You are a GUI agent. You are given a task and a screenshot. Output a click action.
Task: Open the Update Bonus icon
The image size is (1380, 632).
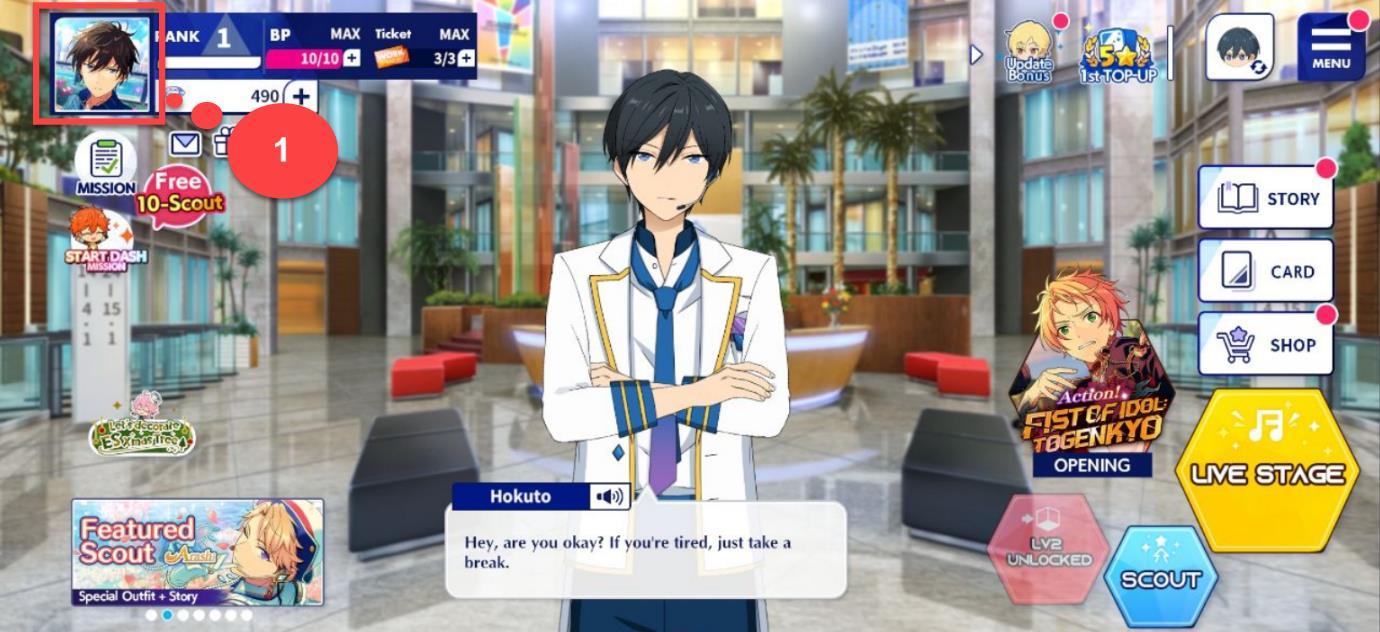pos(1029,53)
